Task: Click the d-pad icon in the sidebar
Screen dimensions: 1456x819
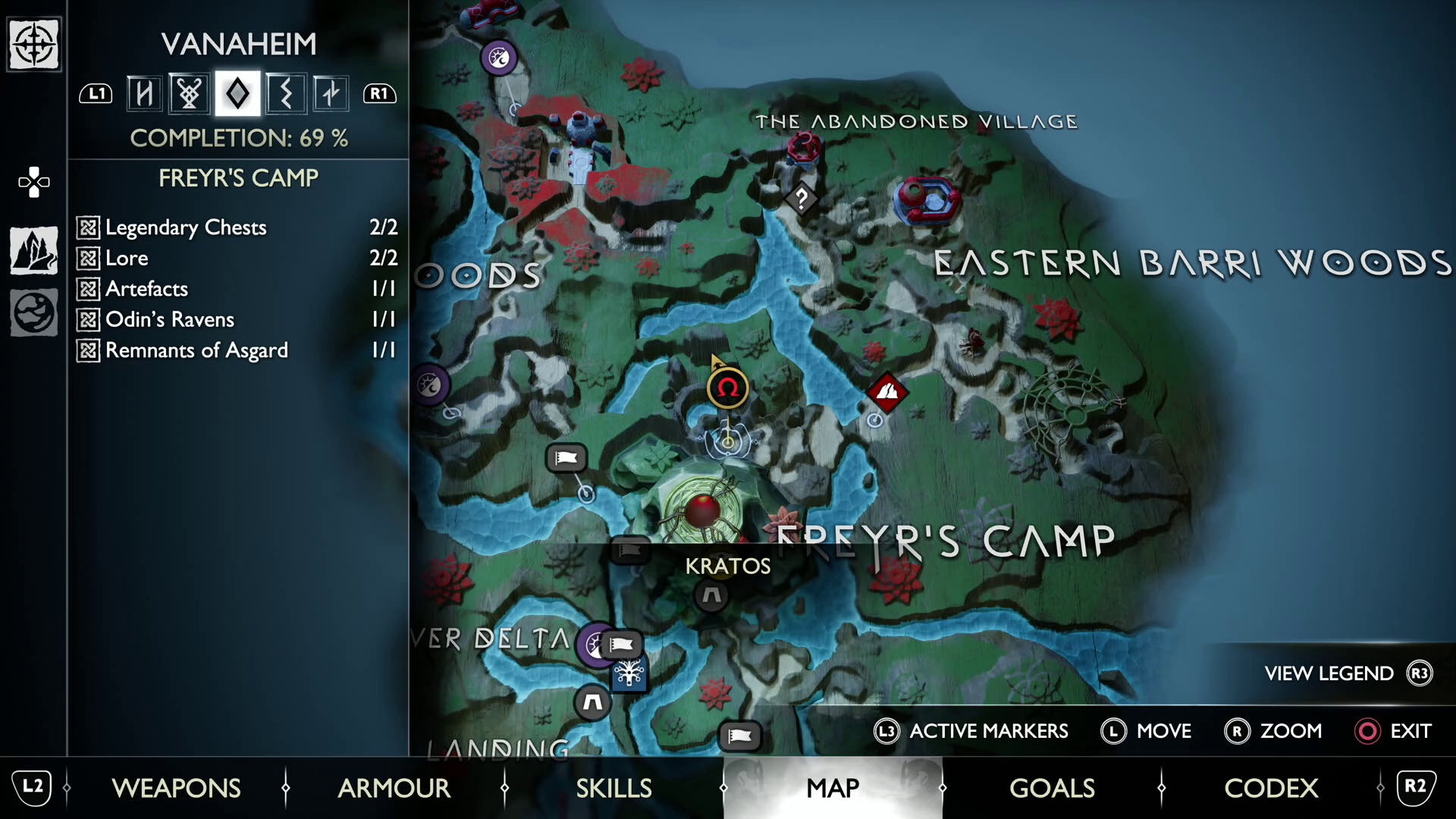Action: 33,181
